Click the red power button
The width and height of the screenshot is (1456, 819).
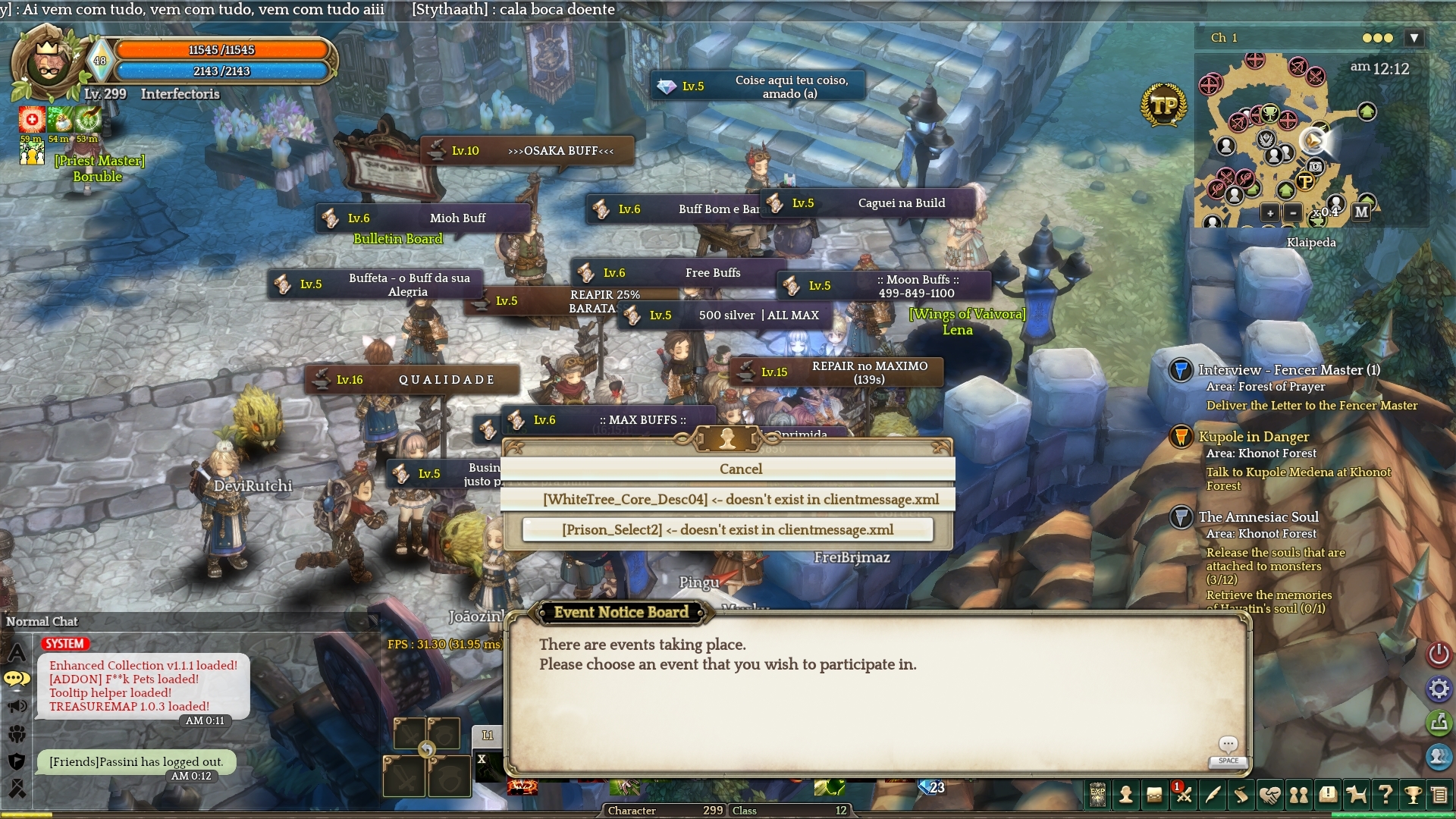tap(1439, 654)
